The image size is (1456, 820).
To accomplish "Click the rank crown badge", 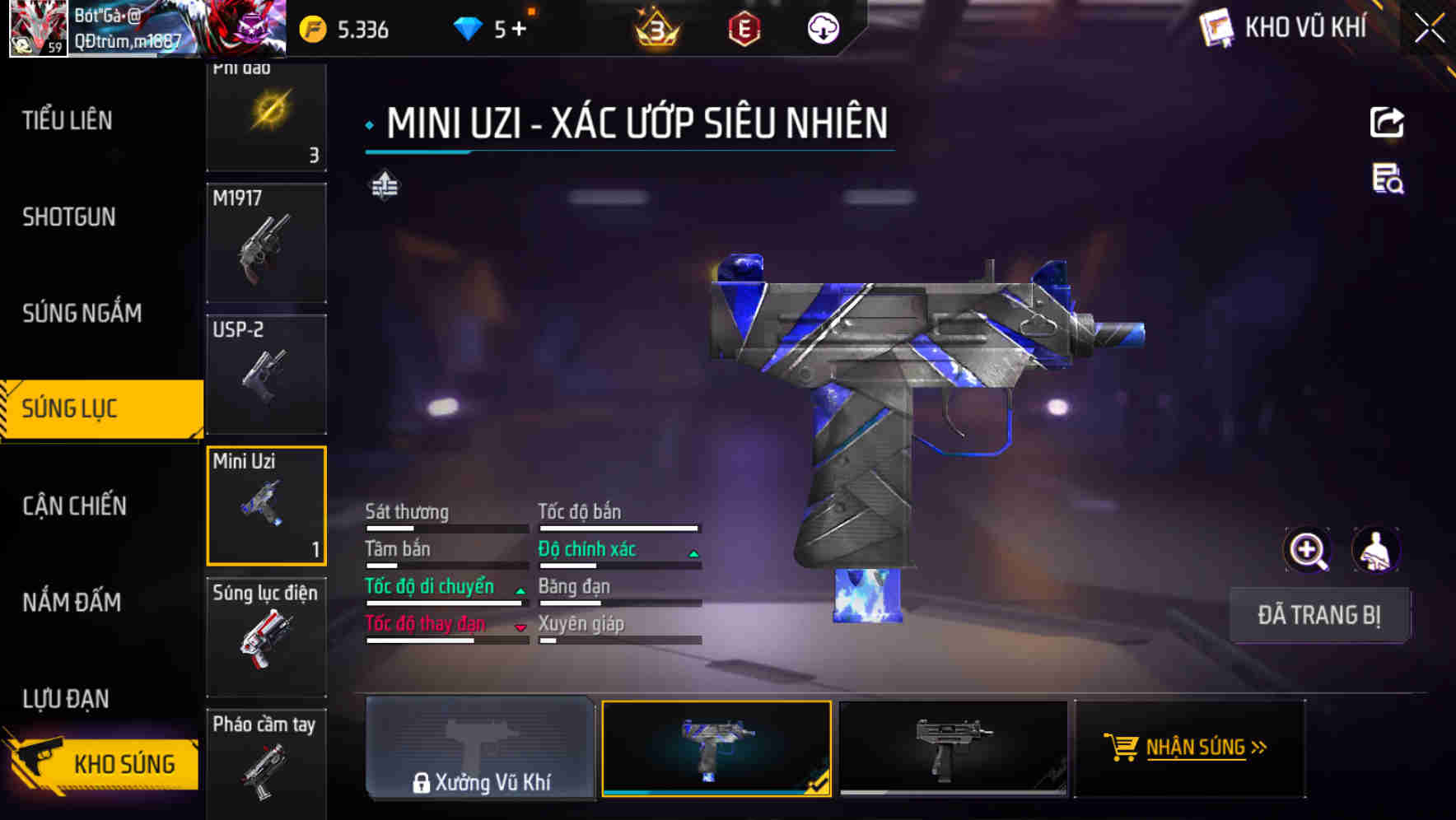I will pyautogui.click(x=654, y=30).
